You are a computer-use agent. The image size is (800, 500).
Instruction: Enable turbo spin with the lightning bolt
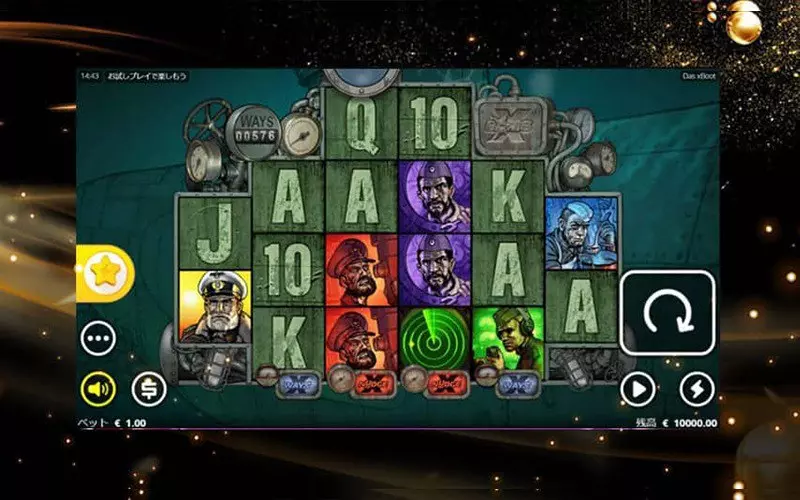pos(697,388)
